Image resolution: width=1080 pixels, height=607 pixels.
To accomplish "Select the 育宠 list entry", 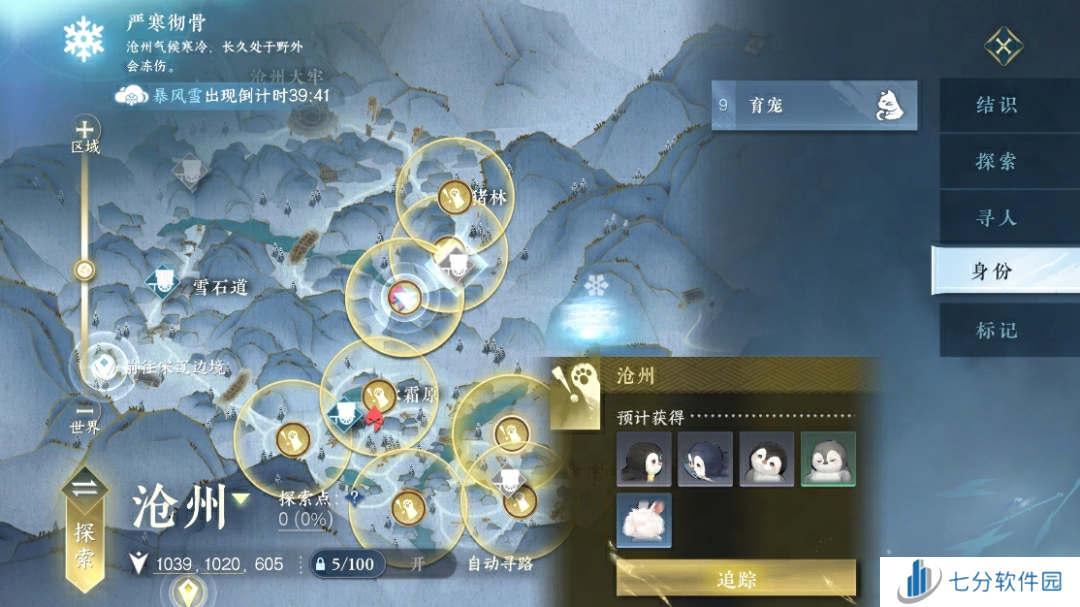I will [x=813, y=104].
